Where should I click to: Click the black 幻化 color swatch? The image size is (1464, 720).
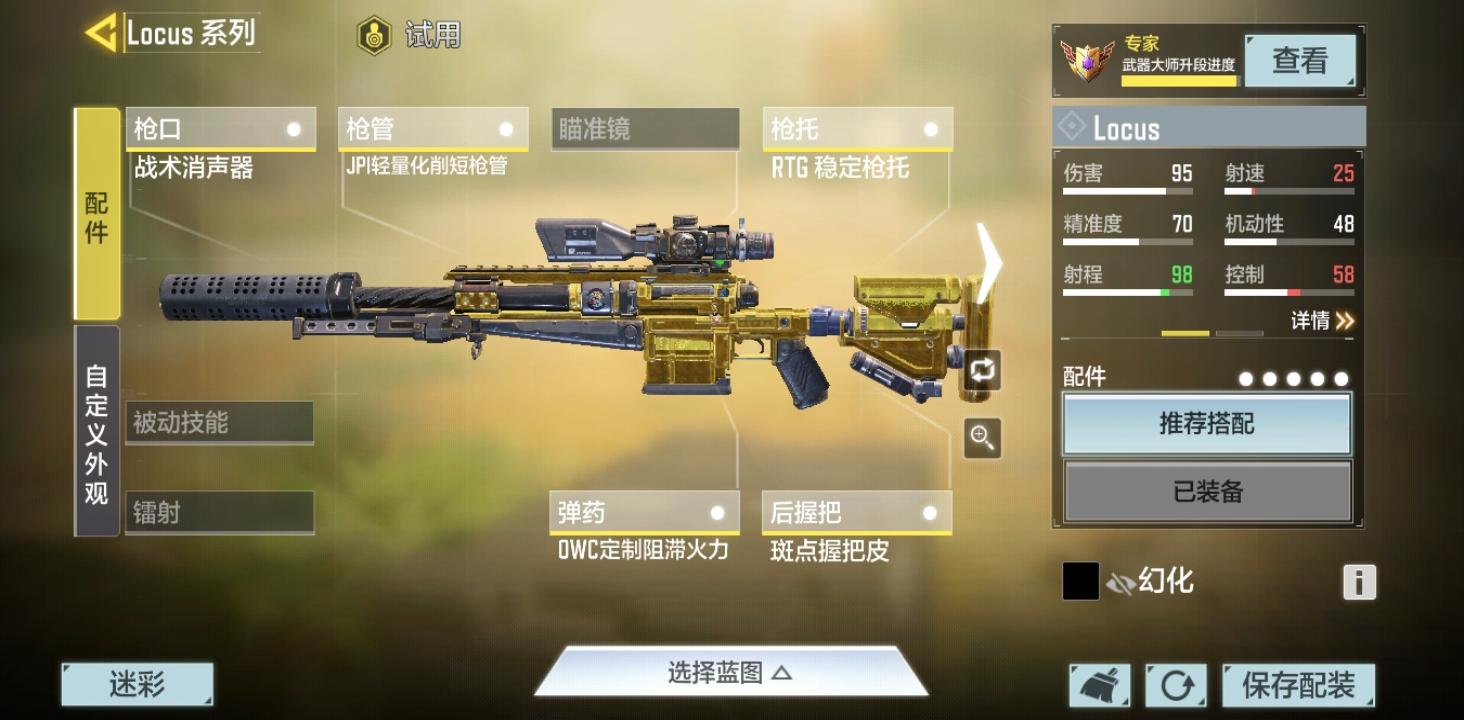(1080, 581)
